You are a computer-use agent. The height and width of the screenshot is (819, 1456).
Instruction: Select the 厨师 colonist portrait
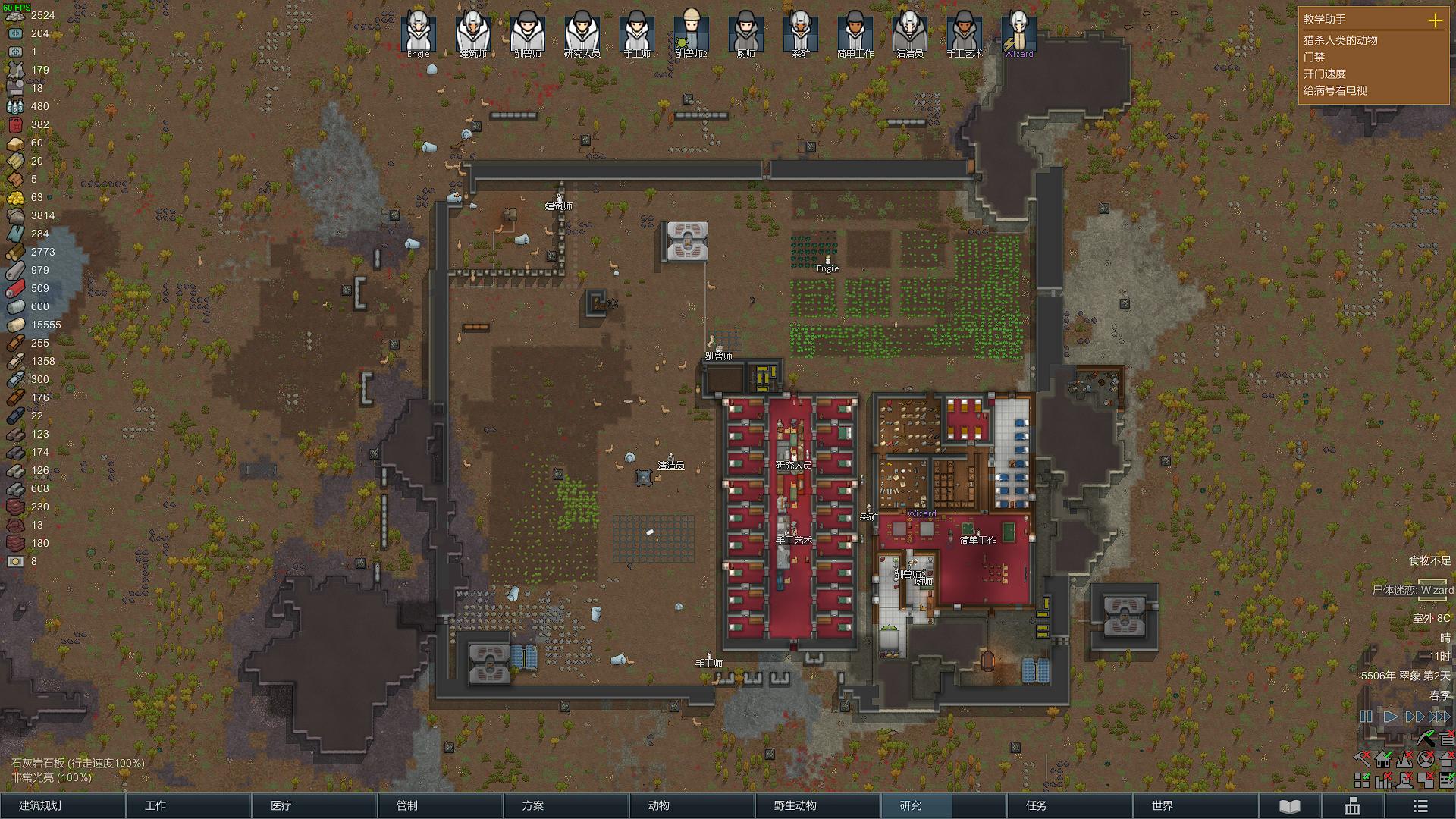pos(745,33)
